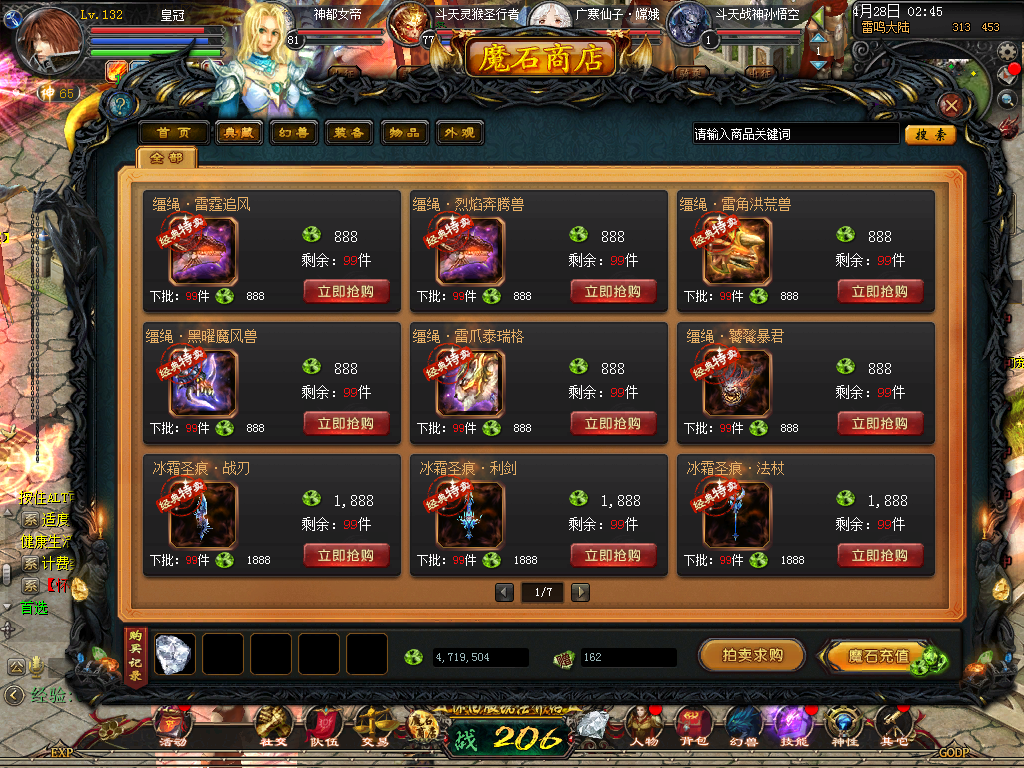Open the shop help question mark

(x=120, y=104)
